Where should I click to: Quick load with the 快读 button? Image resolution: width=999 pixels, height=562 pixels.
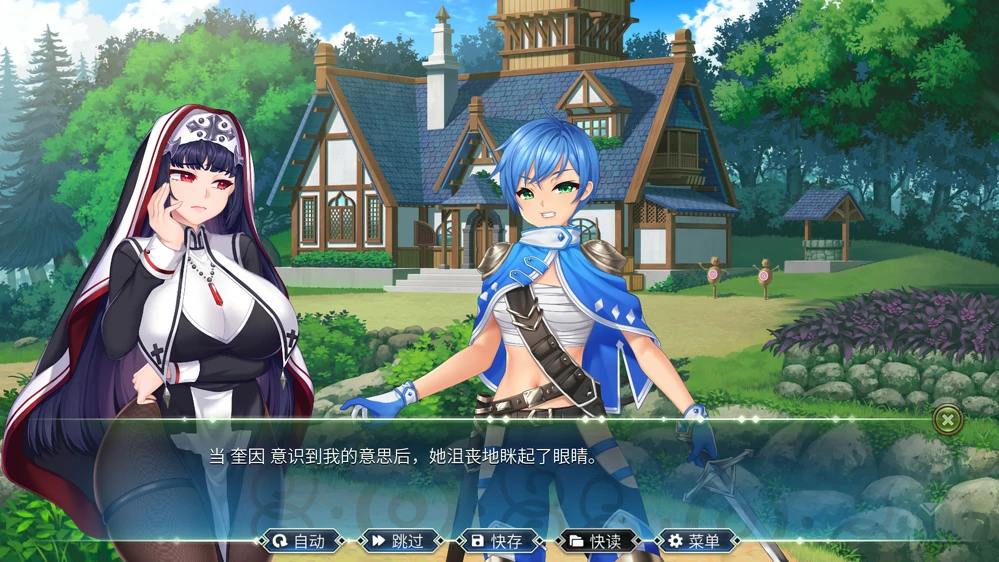pos(597,541)
